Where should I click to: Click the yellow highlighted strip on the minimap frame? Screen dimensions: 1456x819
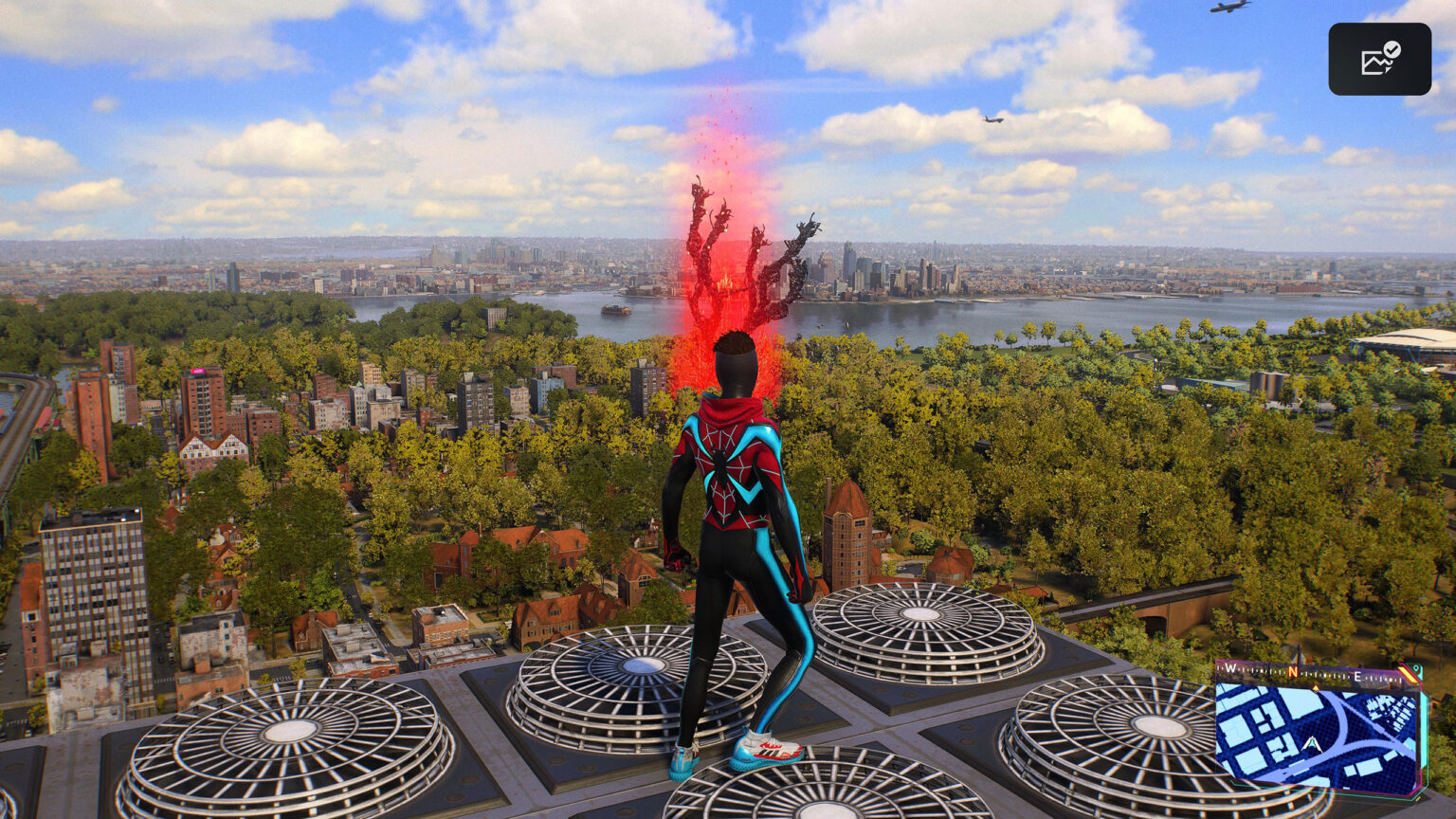click(x=1409, y=673)
